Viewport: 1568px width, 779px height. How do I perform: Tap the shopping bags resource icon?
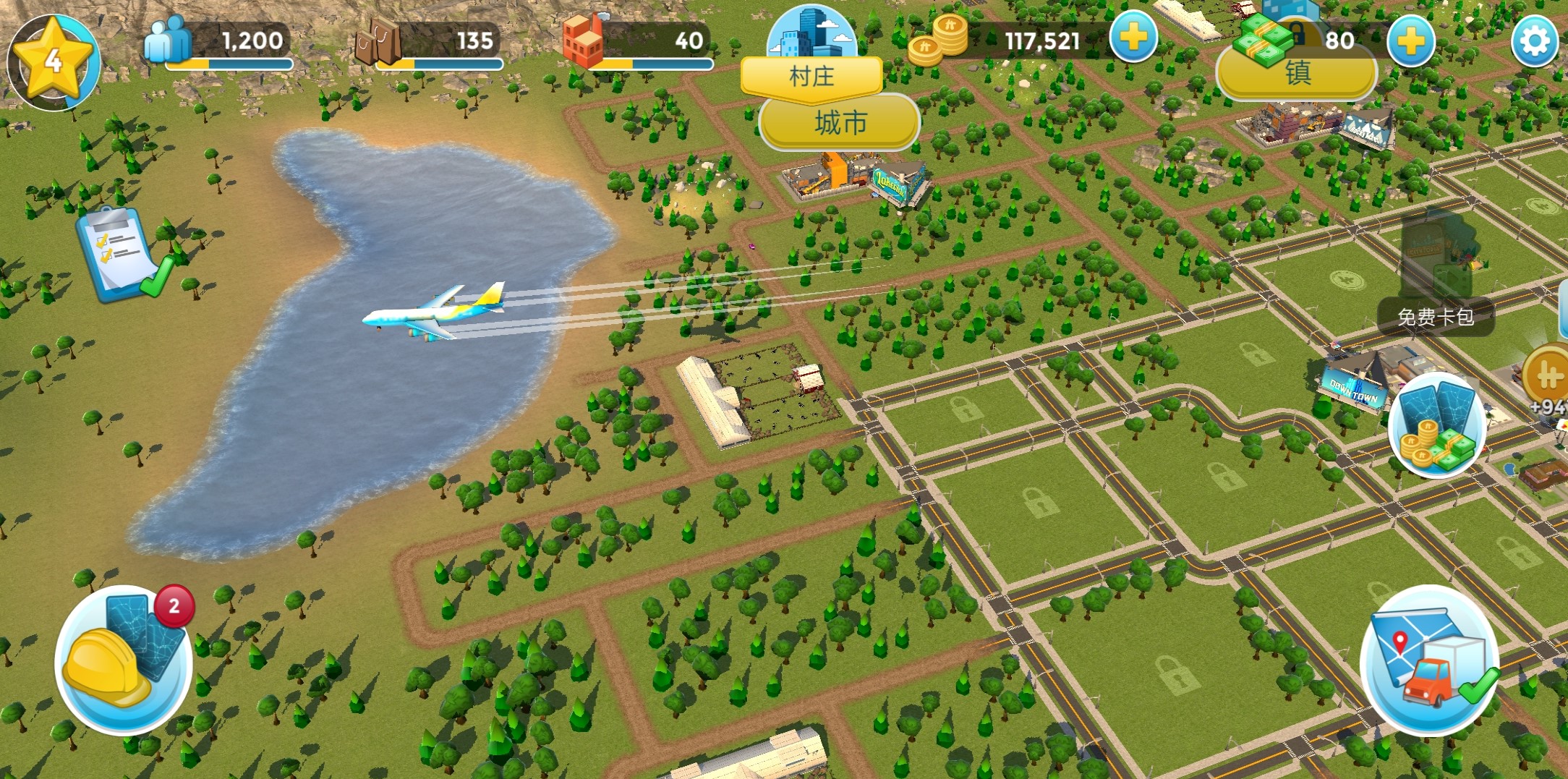tap(378, 41)
